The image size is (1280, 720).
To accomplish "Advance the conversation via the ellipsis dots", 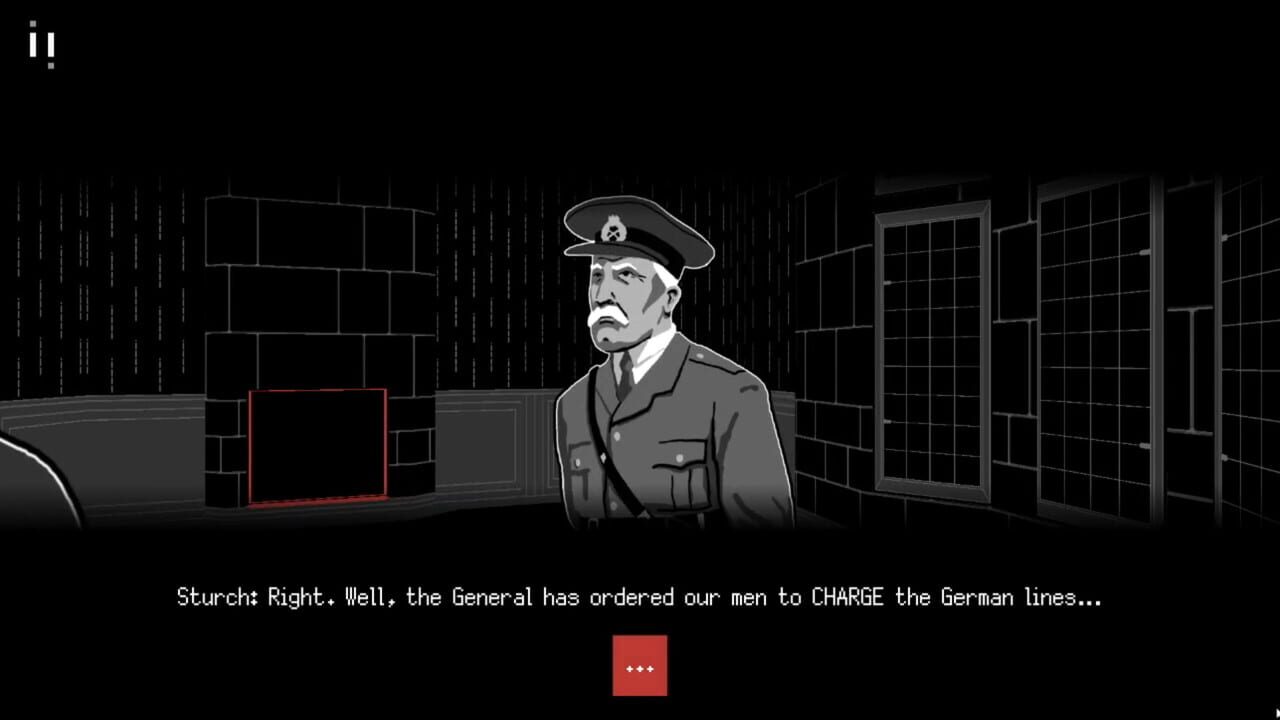I will [639, 665].
